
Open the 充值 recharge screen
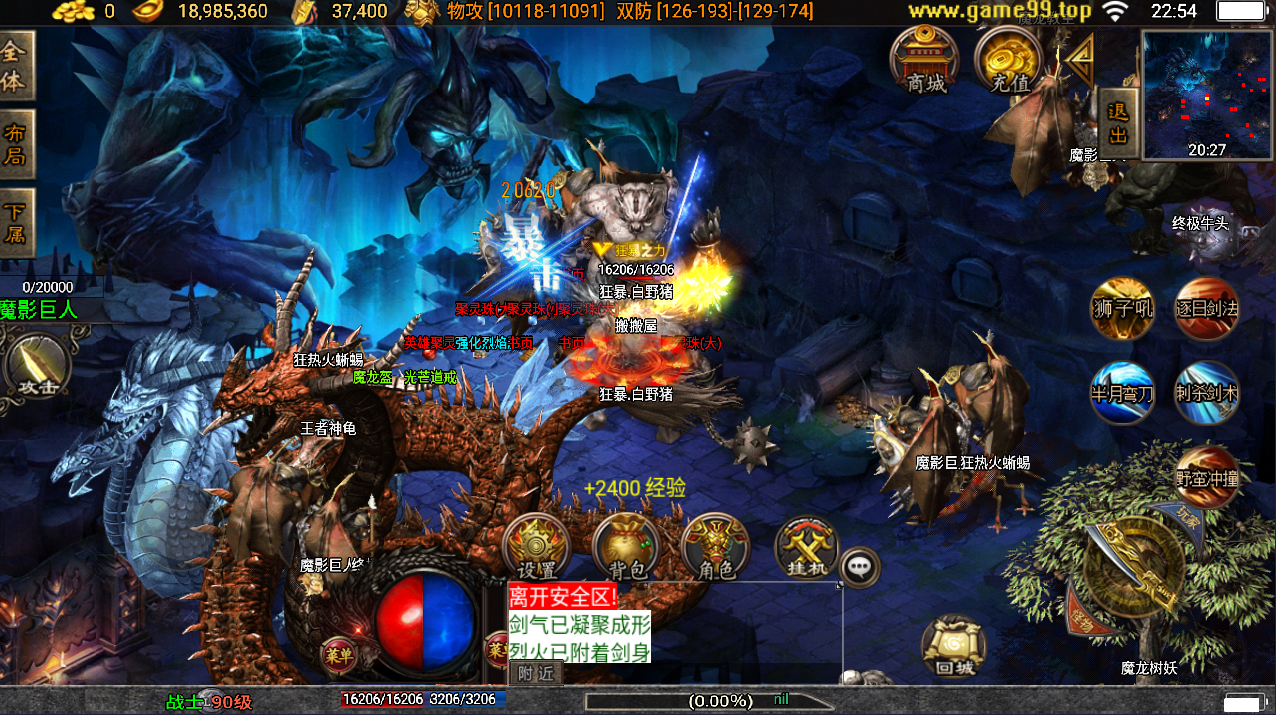[1009, 60]
